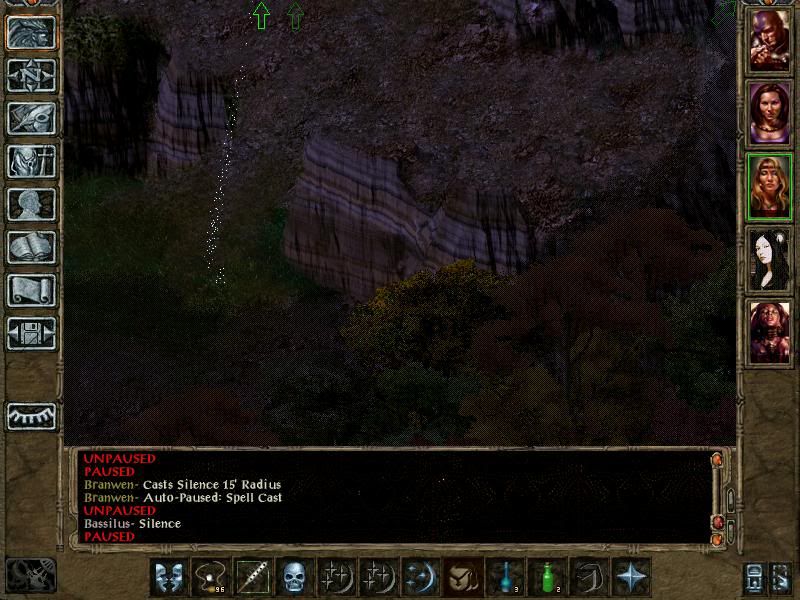800x600 pixels.
Task: Select Branwen's green-highlighted portrait
Action: tap(770, 186)
